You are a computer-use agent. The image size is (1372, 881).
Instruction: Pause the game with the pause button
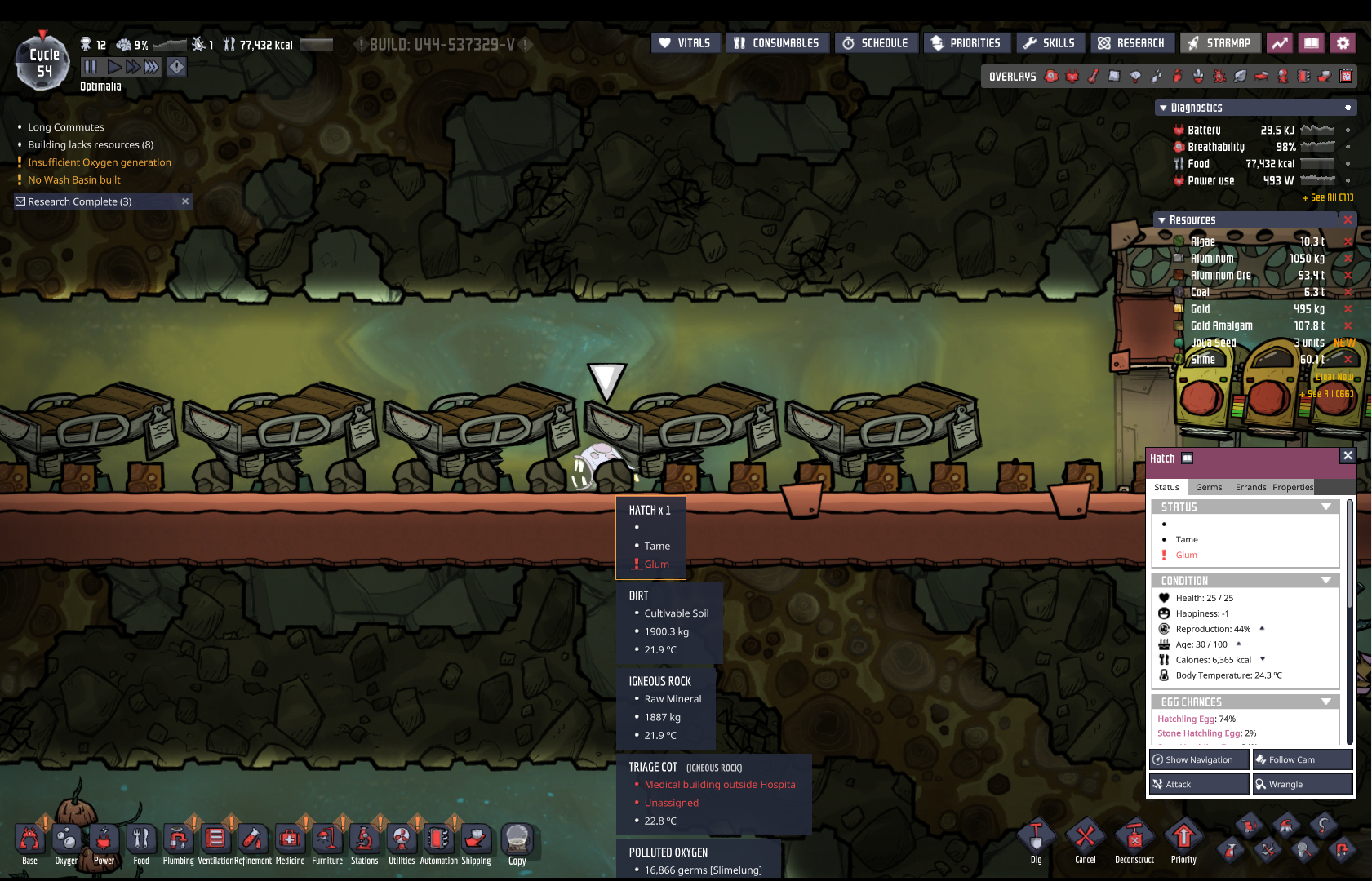tap(91, 67)
